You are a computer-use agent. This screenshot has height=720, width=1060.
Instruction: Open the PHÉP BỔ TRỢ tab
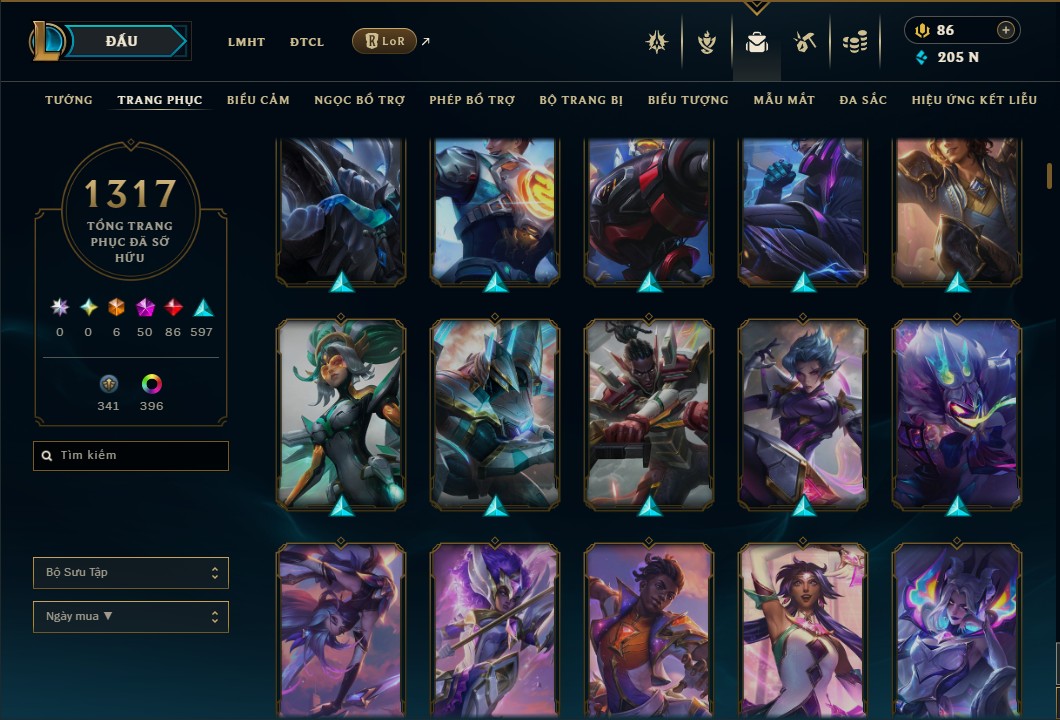coord(472,100)
